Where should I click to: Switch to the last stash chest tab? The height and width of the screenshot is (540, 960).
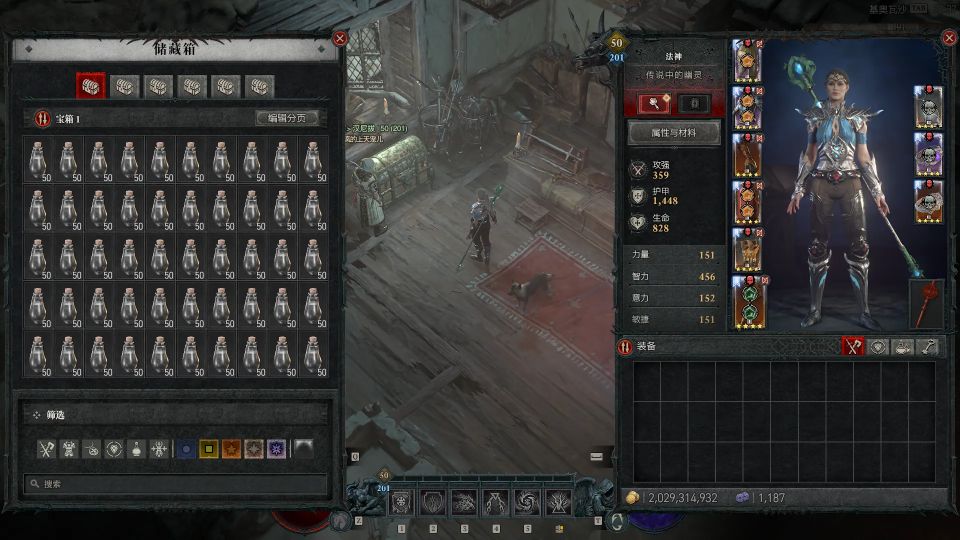pyautogui.click(x=260, y=86)
